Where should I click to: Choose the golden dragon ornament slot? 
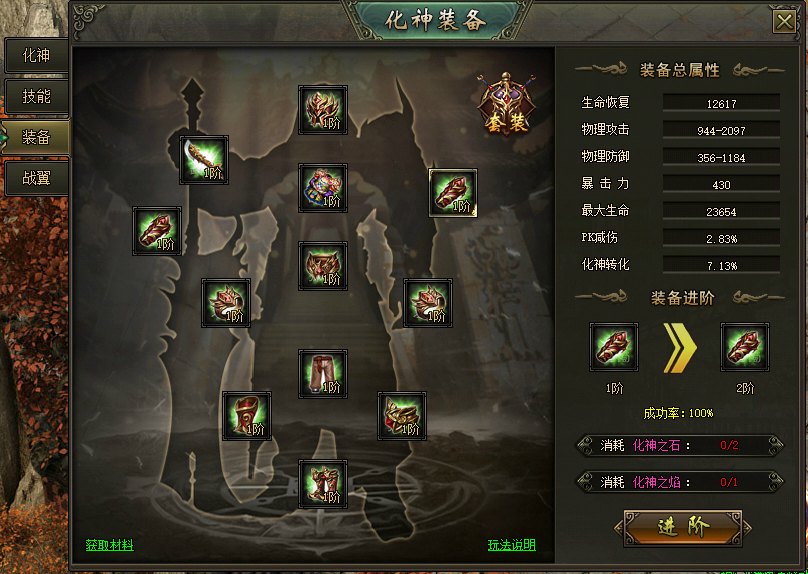[402, 416]
